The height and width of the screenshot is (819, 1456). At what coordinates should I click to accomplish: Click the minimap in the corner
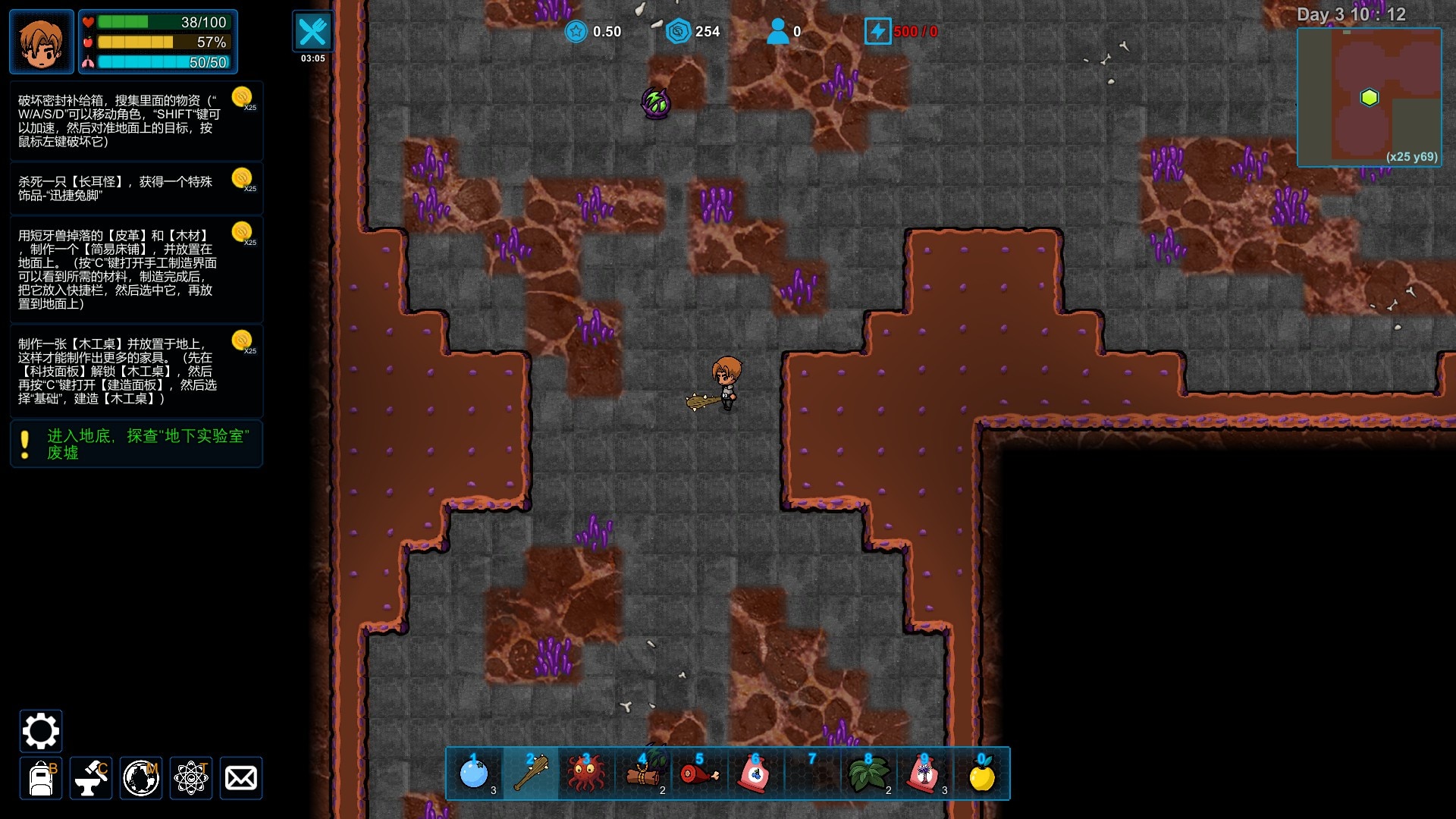pyautogui.click(x=1369, y=97)
